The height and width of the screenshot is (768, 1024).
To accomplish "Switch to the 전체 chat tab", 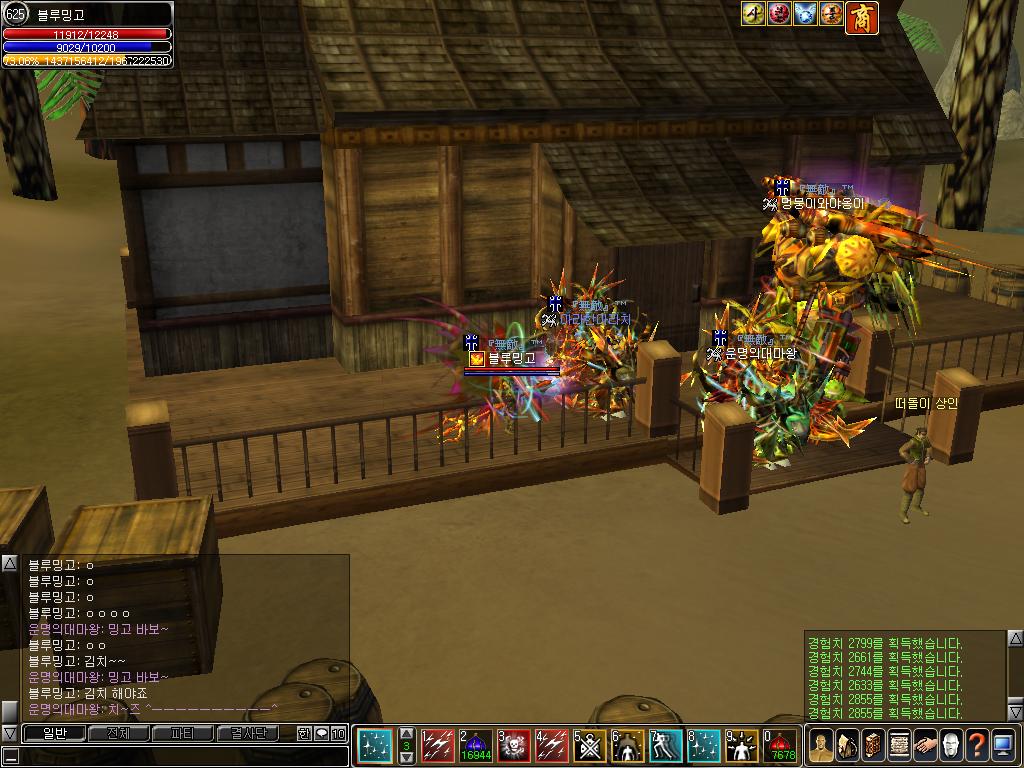I will pos(118,733).
